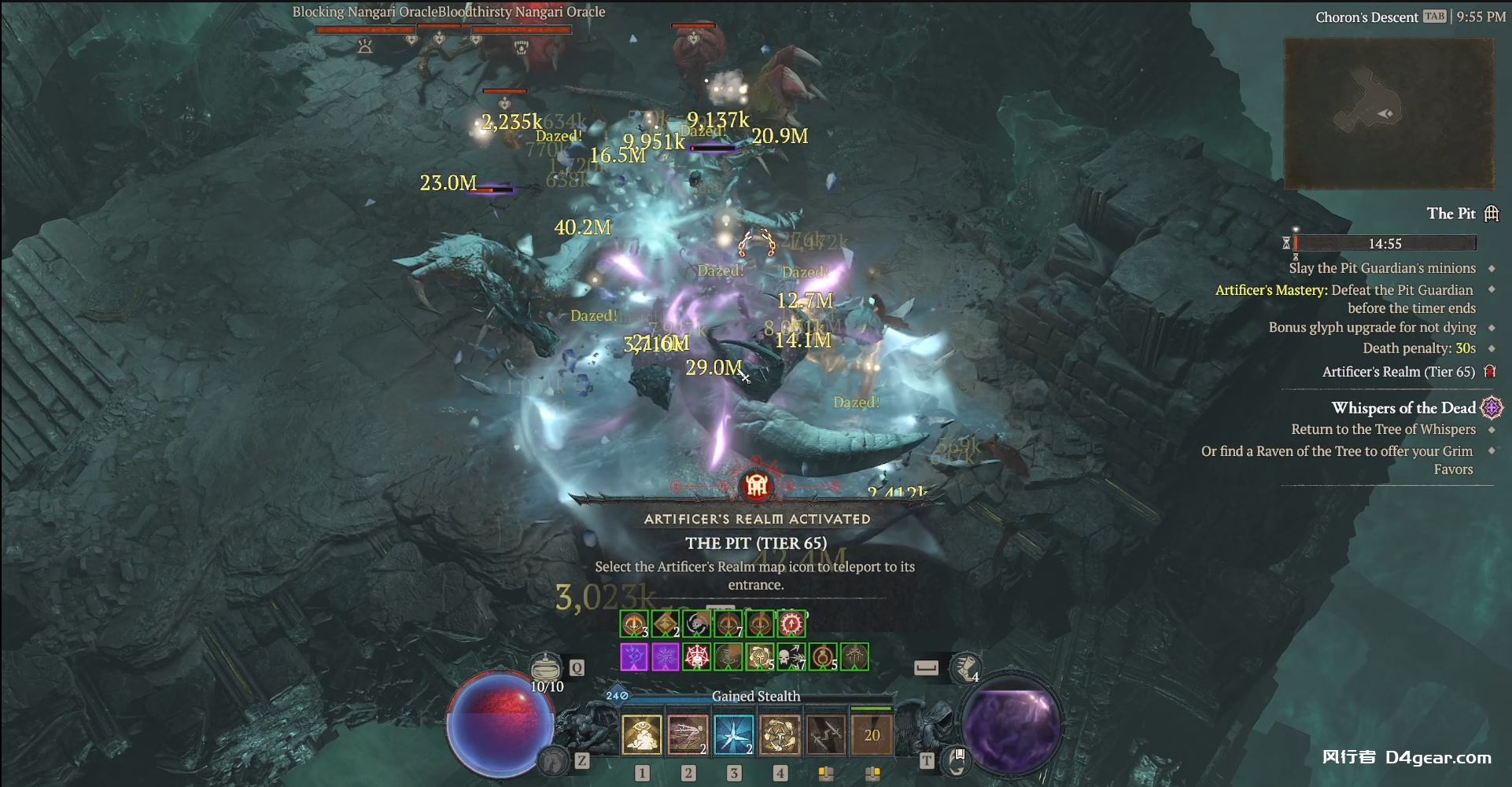Open the Whispers of the Dead quest
The width and height of the screenshot is (1512, 787).
click(x=1403, y=407)
